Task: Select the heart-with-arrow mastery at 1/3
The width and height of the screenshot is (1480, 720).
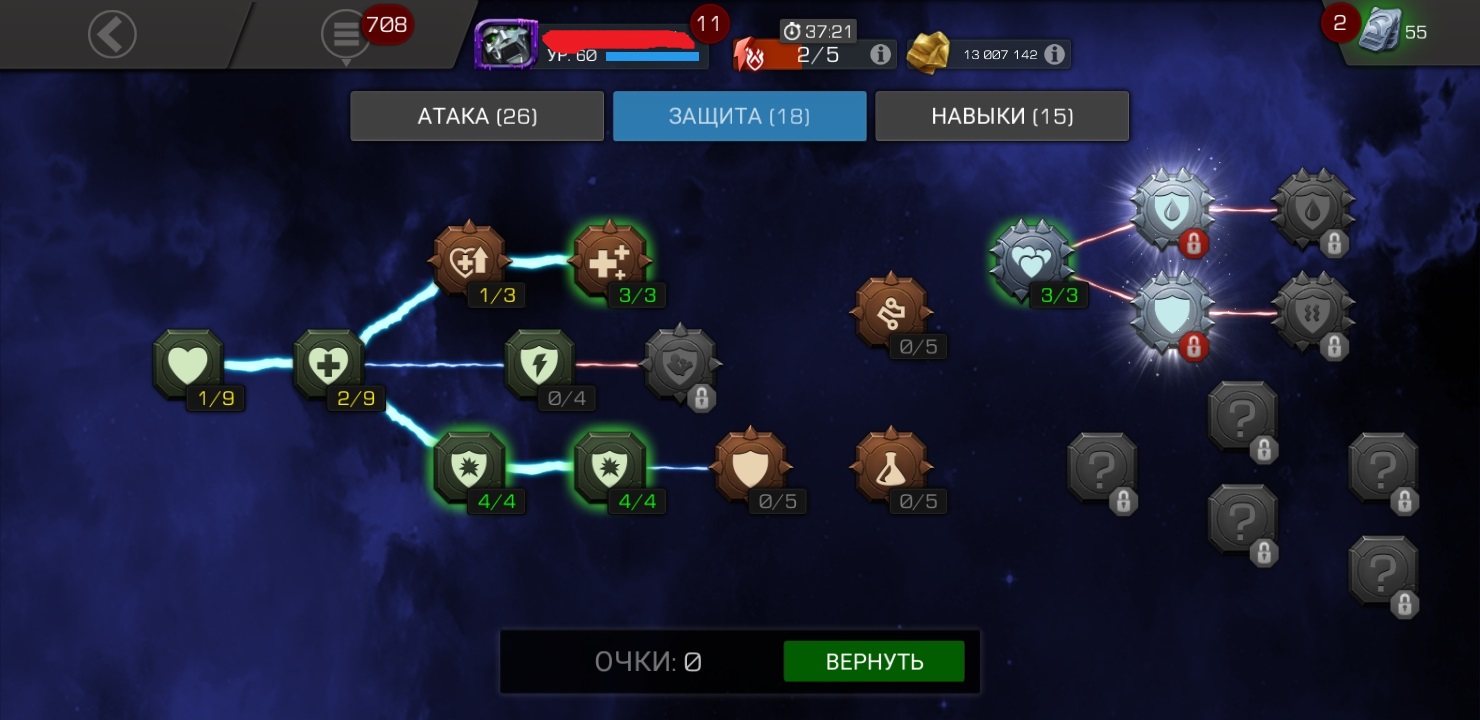Action: pyautogui.click(x=469, y=260)
